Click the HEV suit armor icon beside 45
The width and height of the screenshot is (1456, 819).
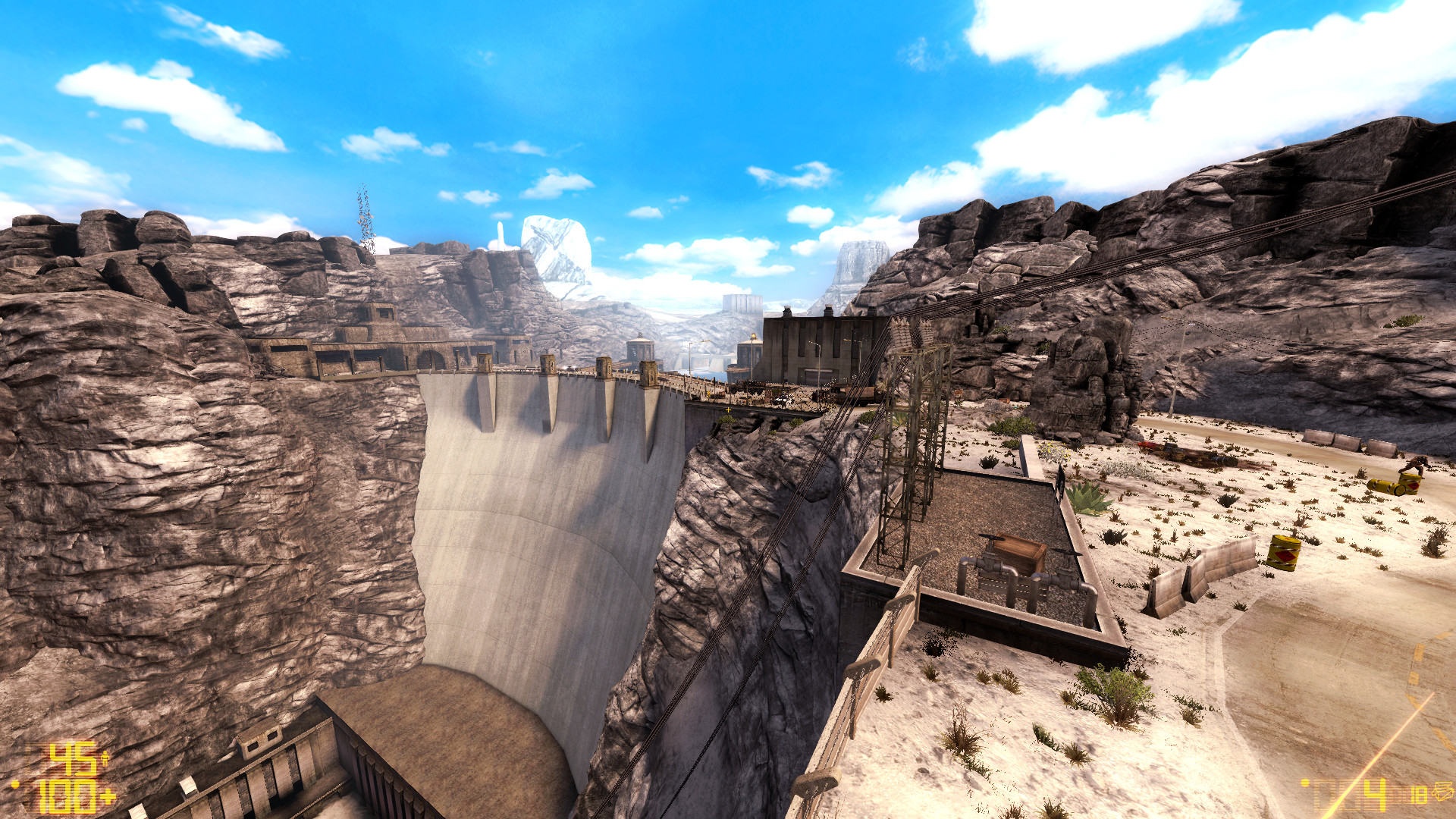pos(105,758)
